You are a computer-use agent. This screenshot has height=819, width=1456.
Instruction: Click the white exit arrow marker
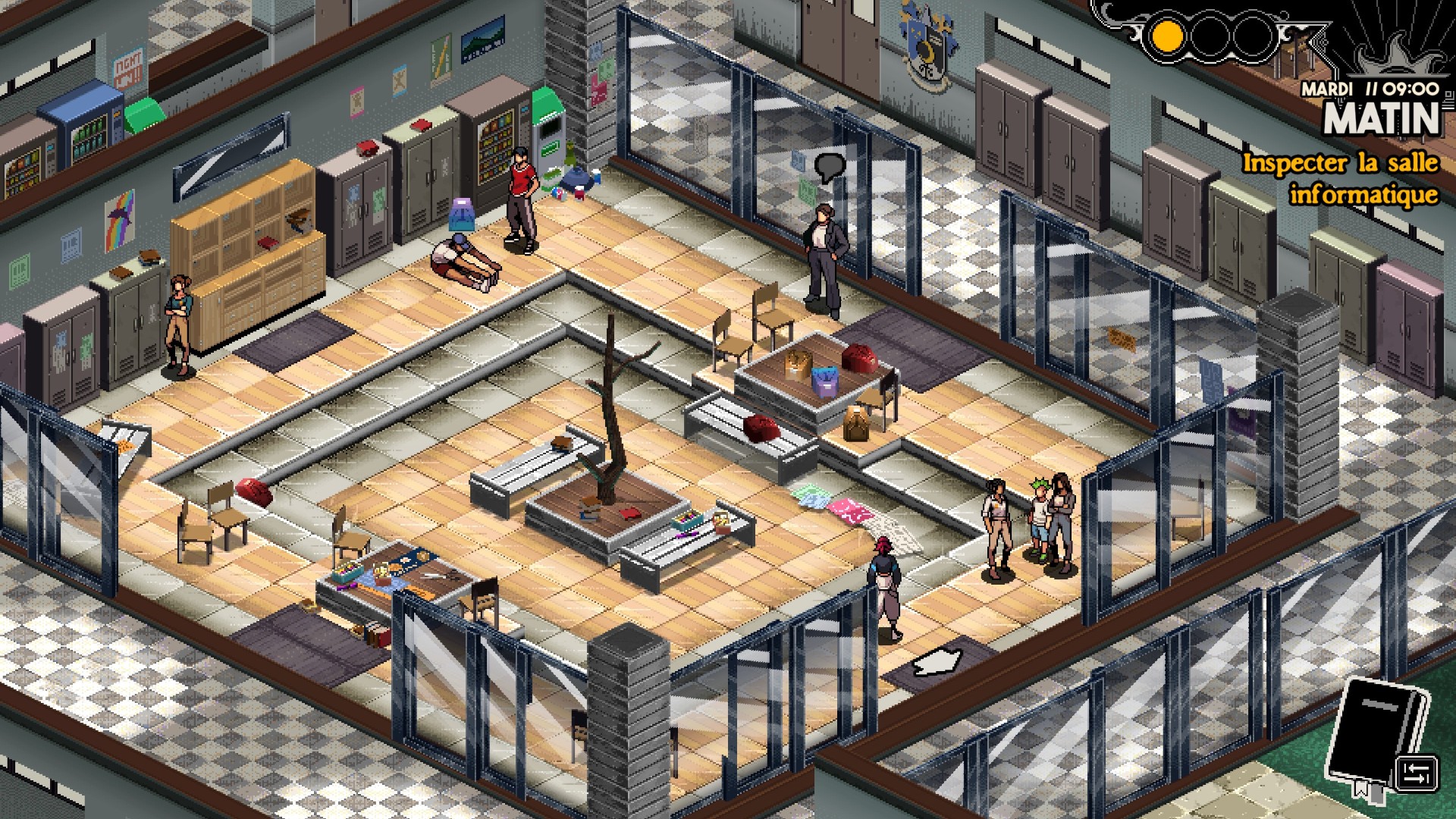click(x=937, y=661)
